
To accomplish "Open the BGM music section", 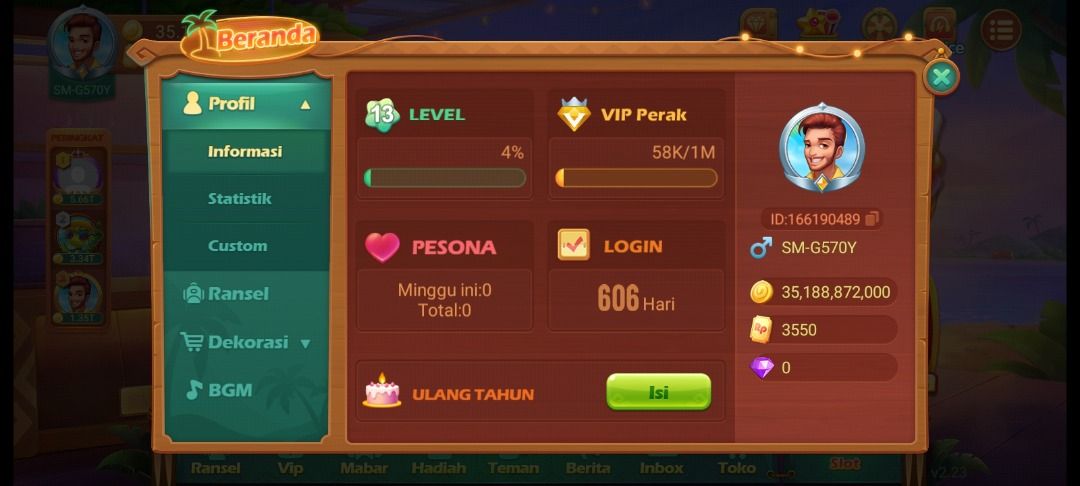I will click(x=229, y=390).
